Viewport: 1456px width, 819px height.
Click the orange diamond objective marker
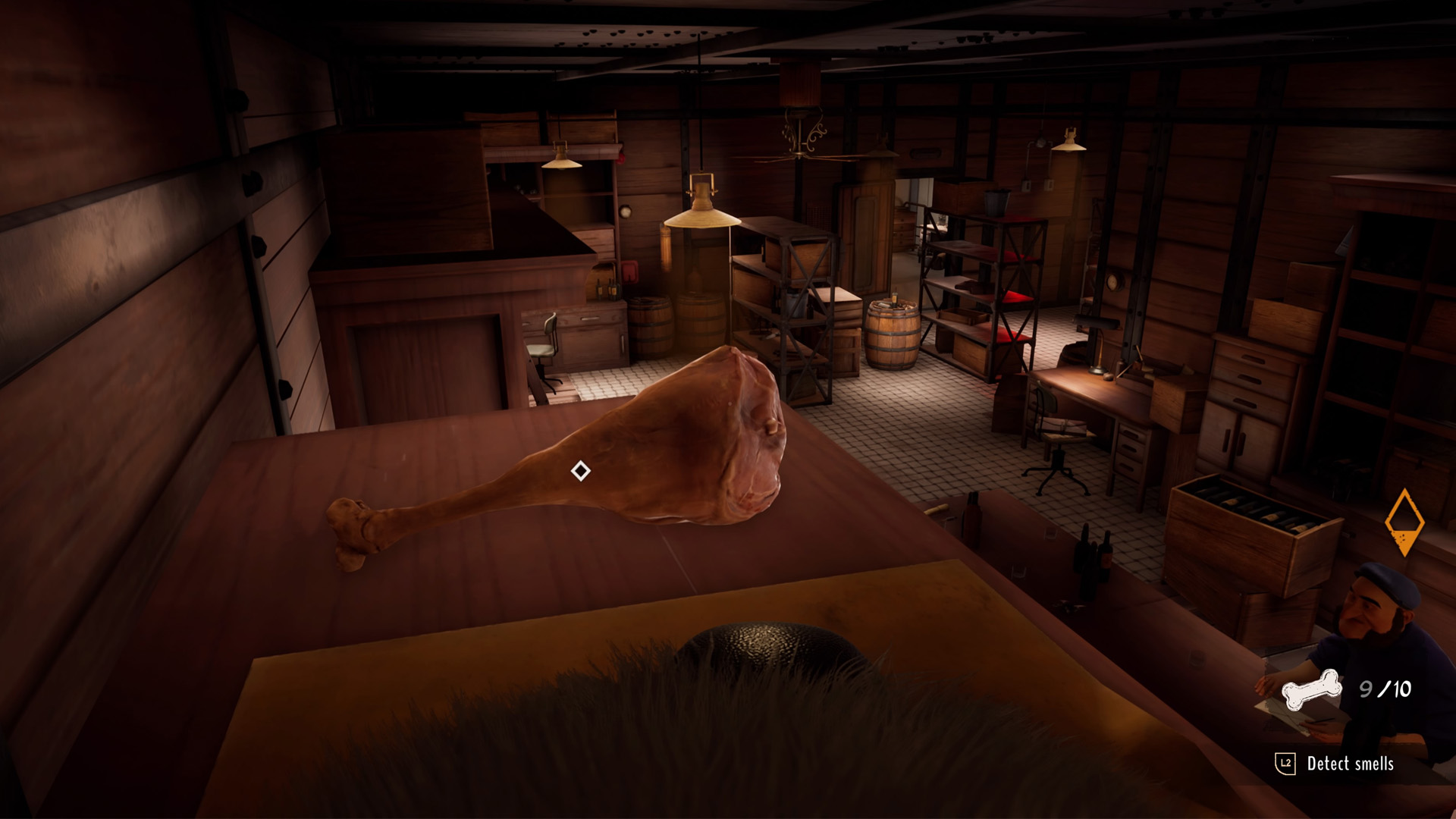[x=1404, y=522]
